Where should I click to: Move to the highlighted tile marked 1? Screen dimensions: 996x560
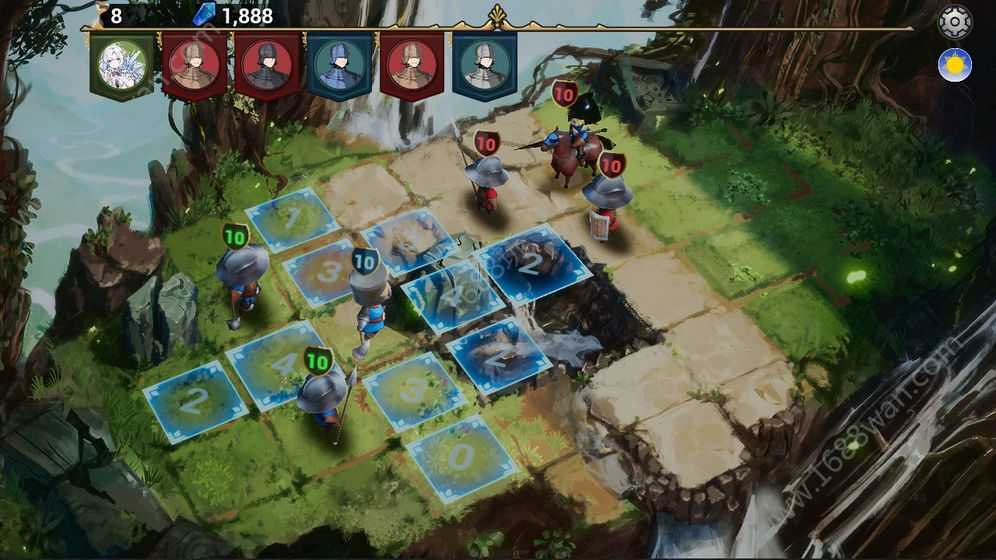[x=293, y=218]
